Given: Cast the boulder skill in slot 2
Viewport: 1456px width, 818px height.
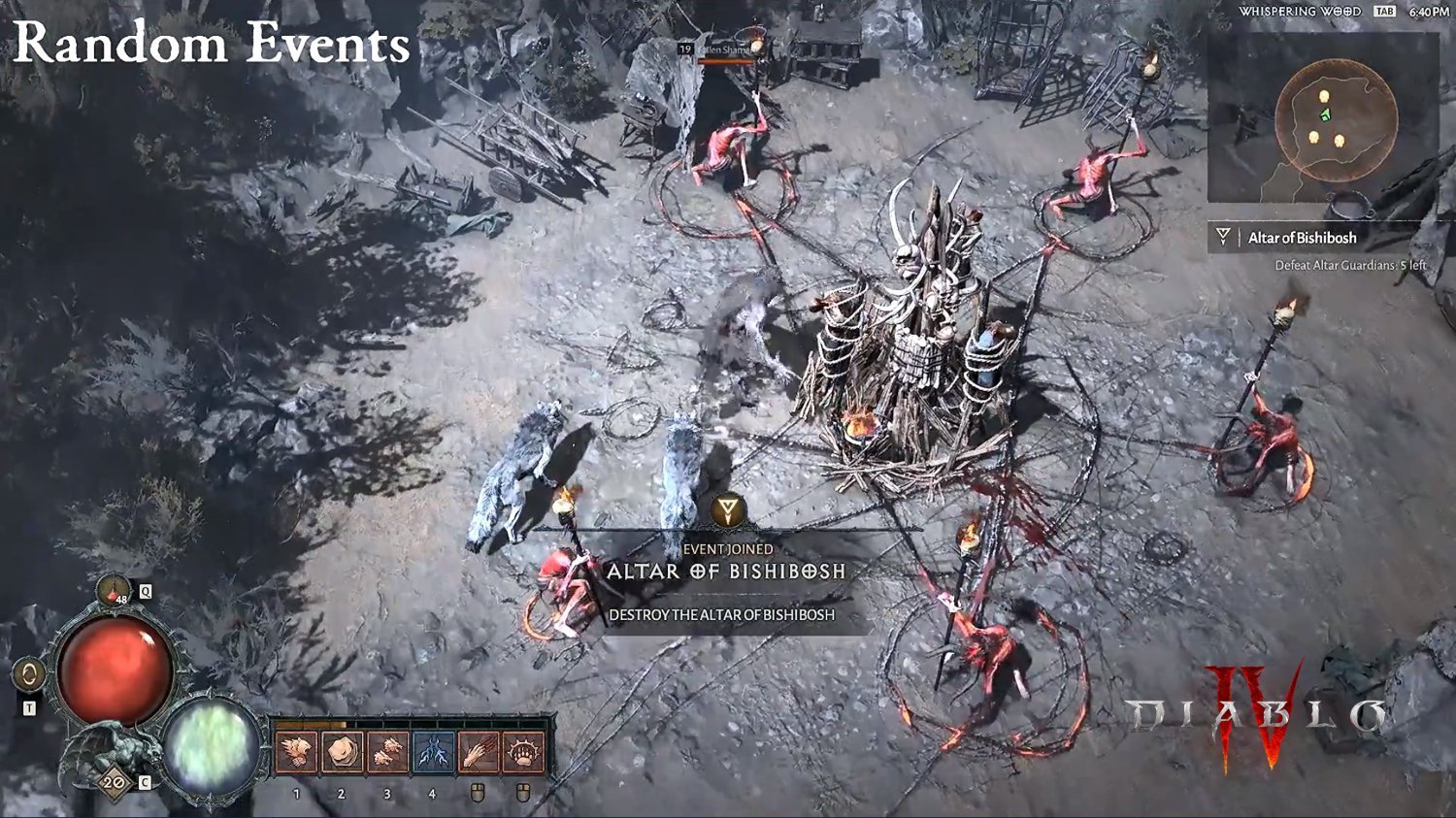Looking at the screenshot, I should [x=342, y=752].
